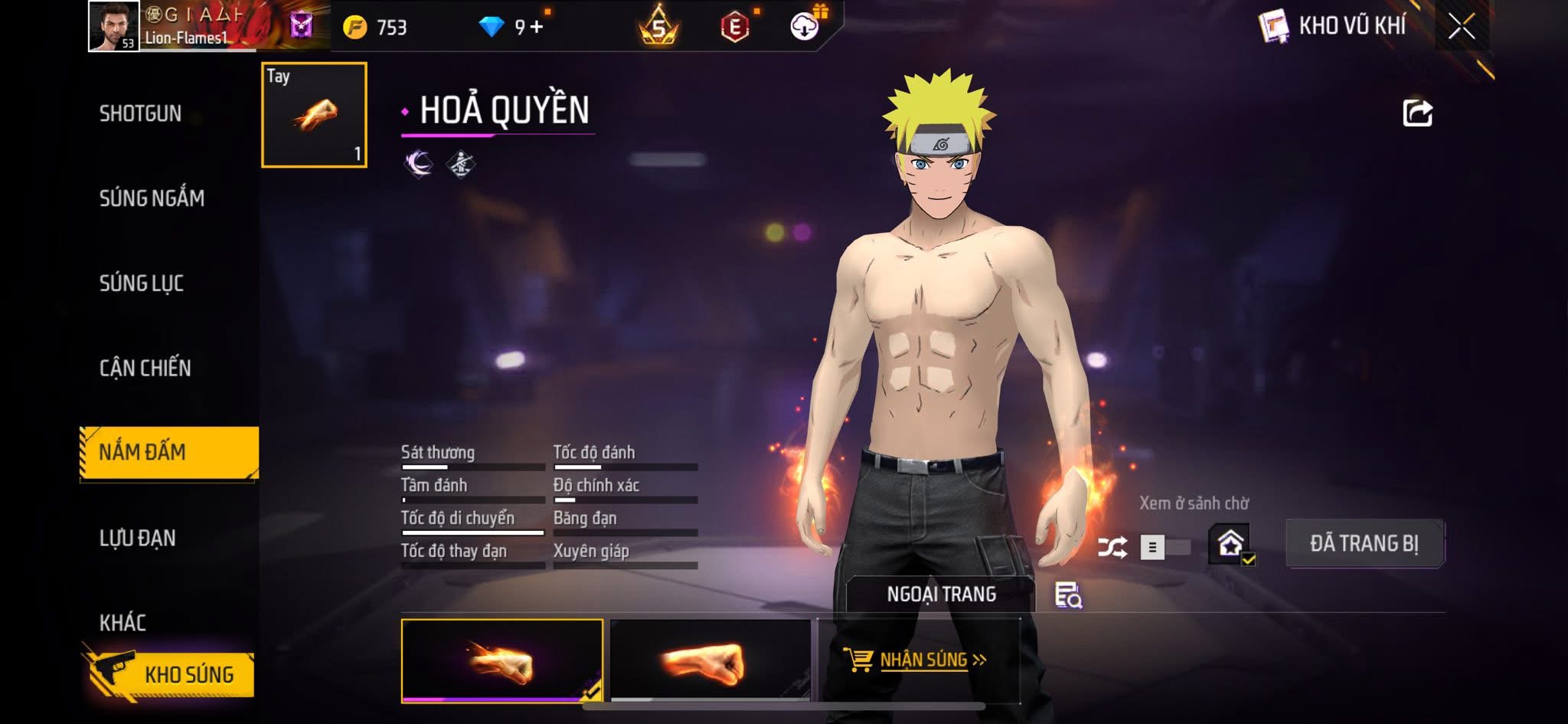
Task: Select the flaming fist skin thumbnail
Action: click(x=501, y=660)
